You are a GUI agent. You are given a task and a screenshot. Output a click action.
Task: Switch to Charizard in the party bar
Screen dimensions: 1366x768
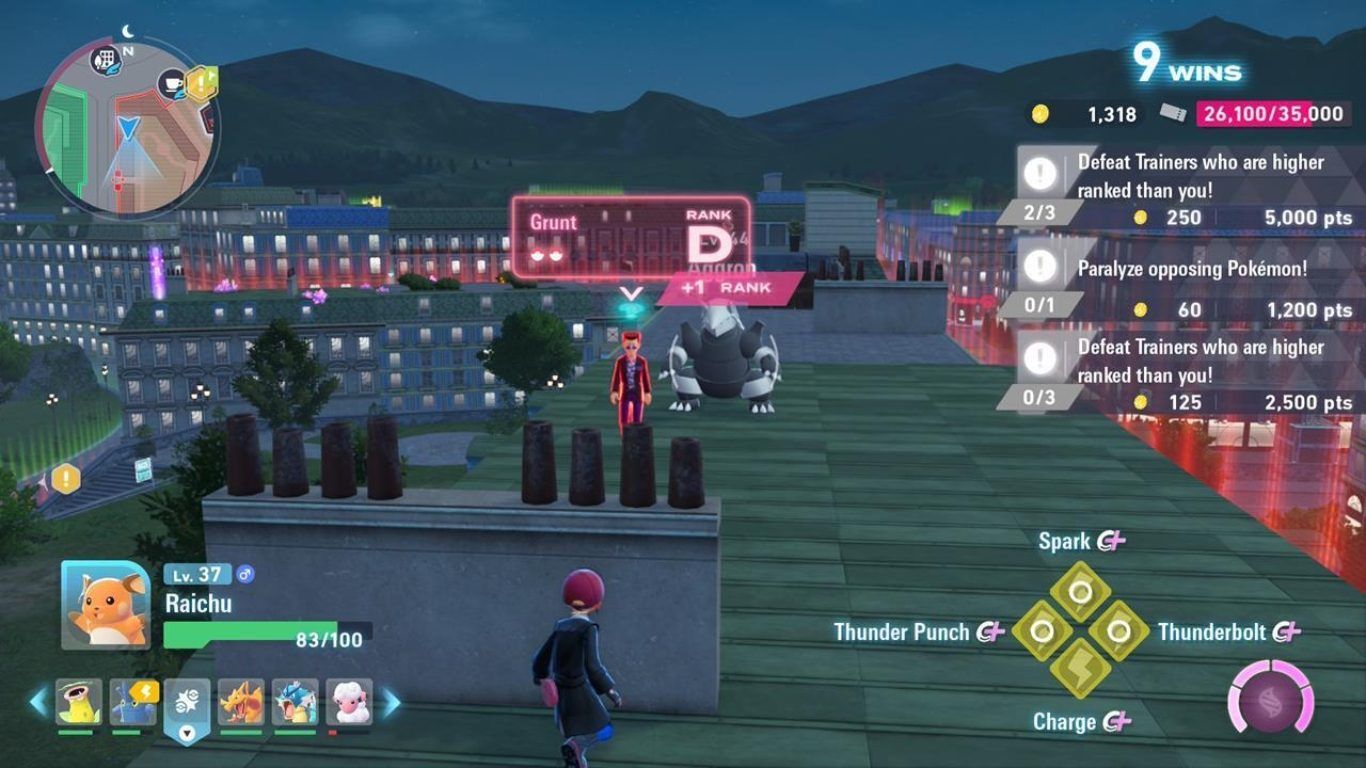click(241, 702)
